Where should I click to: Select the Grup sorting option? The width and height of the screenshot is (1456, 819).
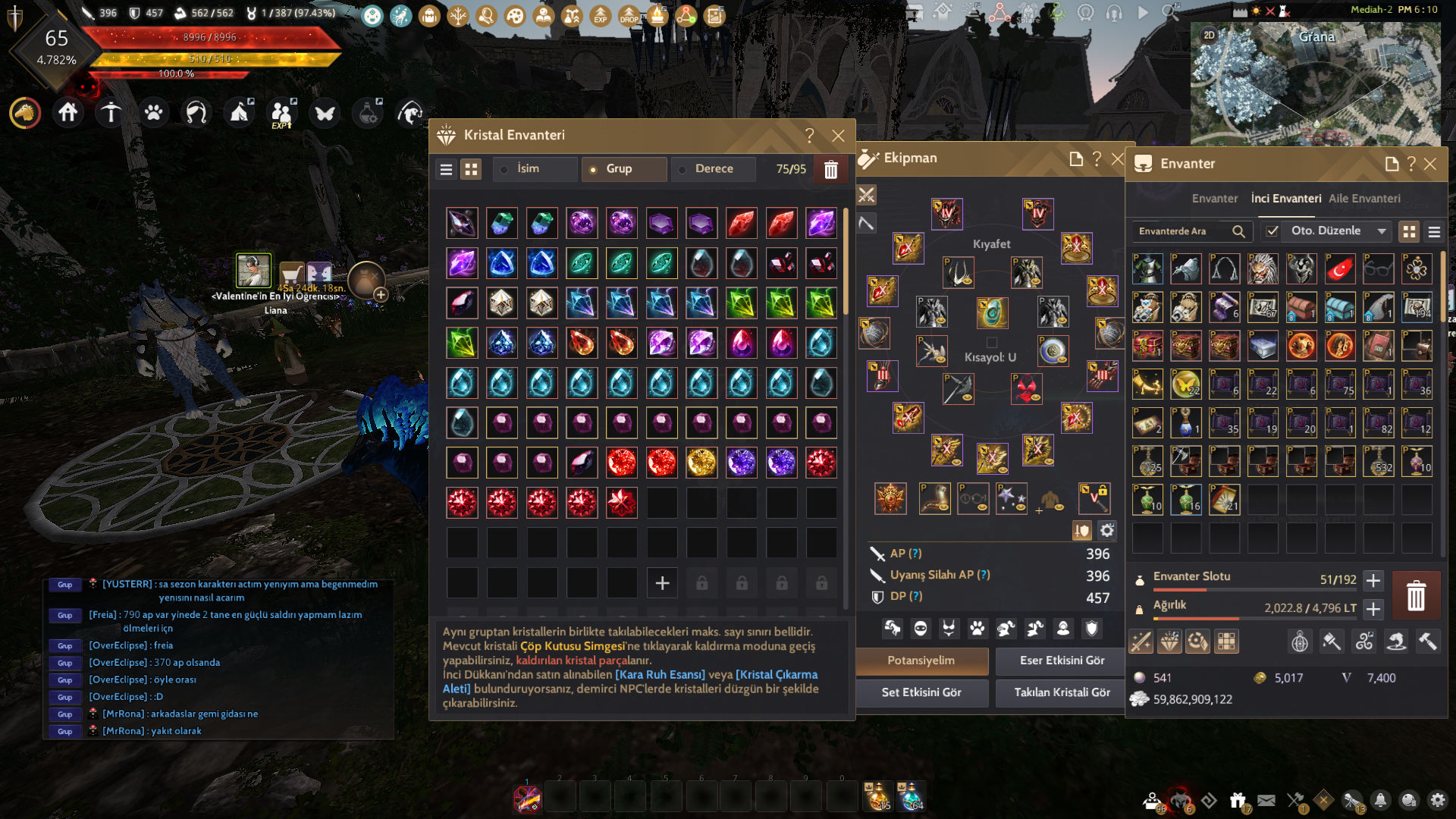click(x=623, y=169)
